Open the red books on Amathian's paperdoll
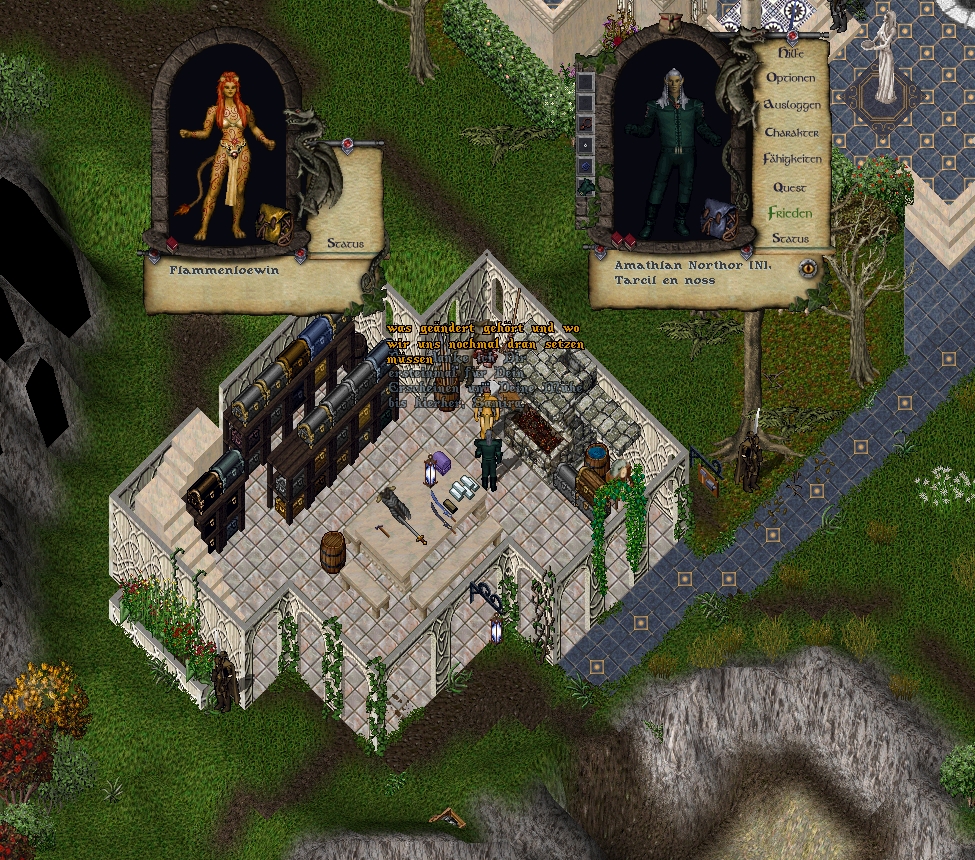Image resolution: width=975 pixels, height=860 pixels. point(622,240)
